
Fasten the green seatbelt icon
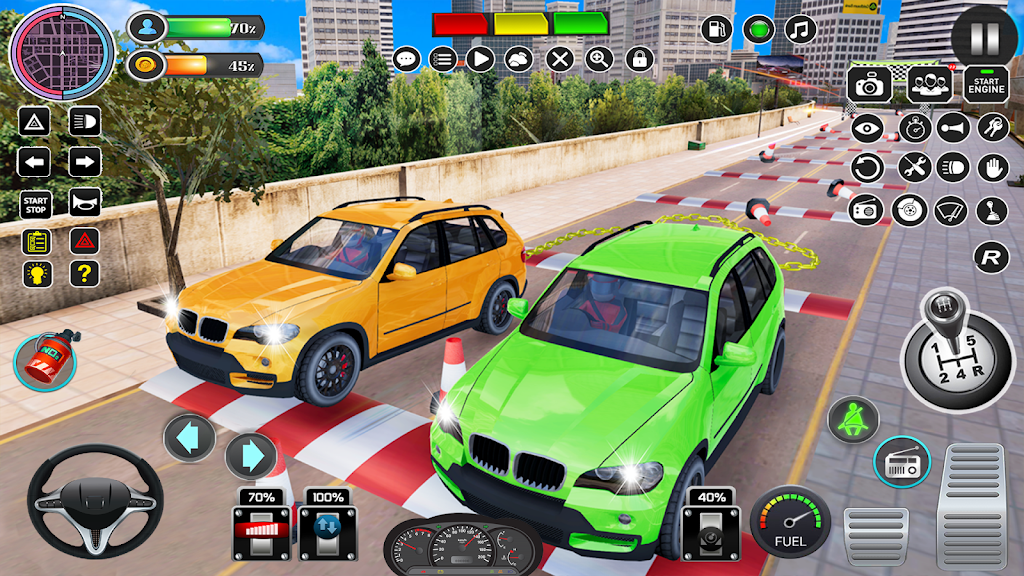click(851, 419)
